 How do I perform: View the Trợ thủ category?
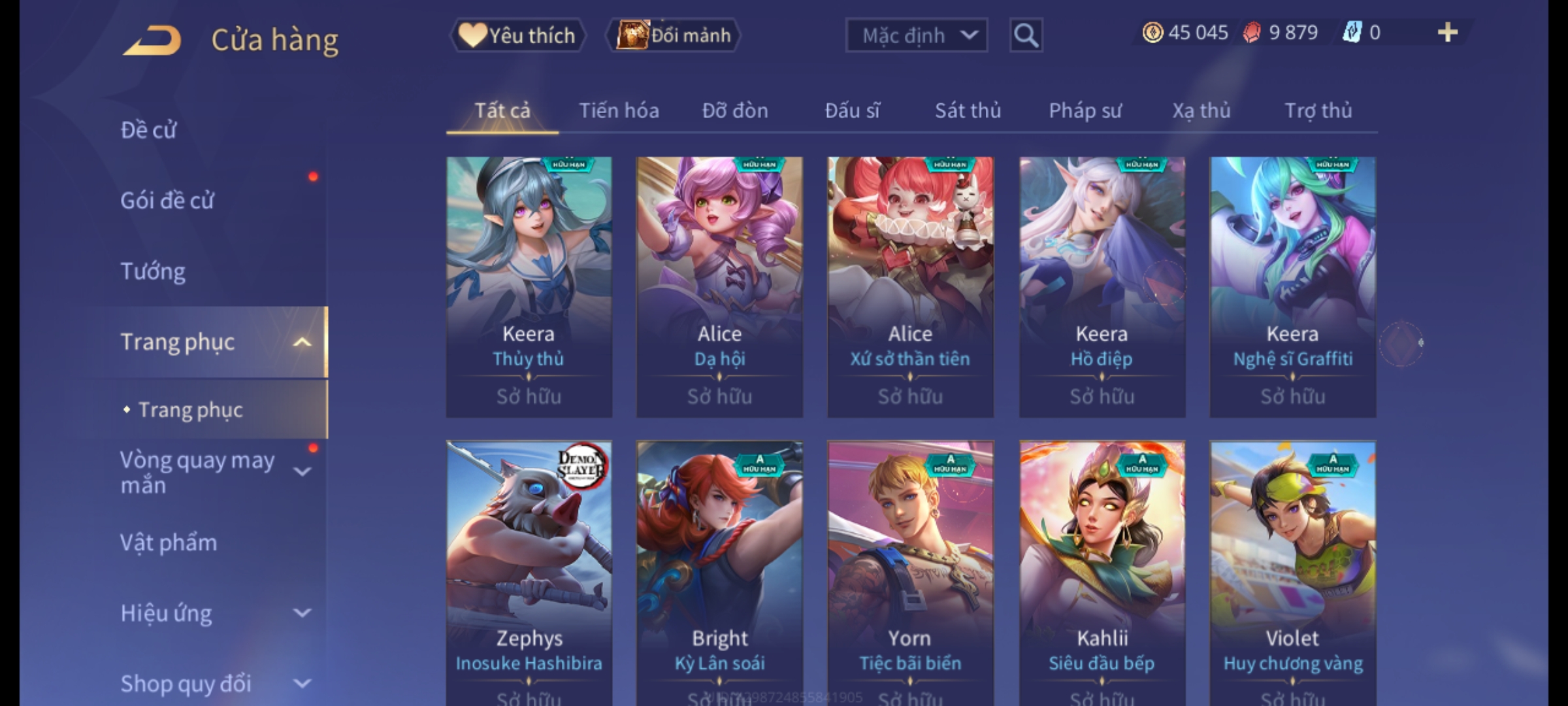[x=1318, y=110]
